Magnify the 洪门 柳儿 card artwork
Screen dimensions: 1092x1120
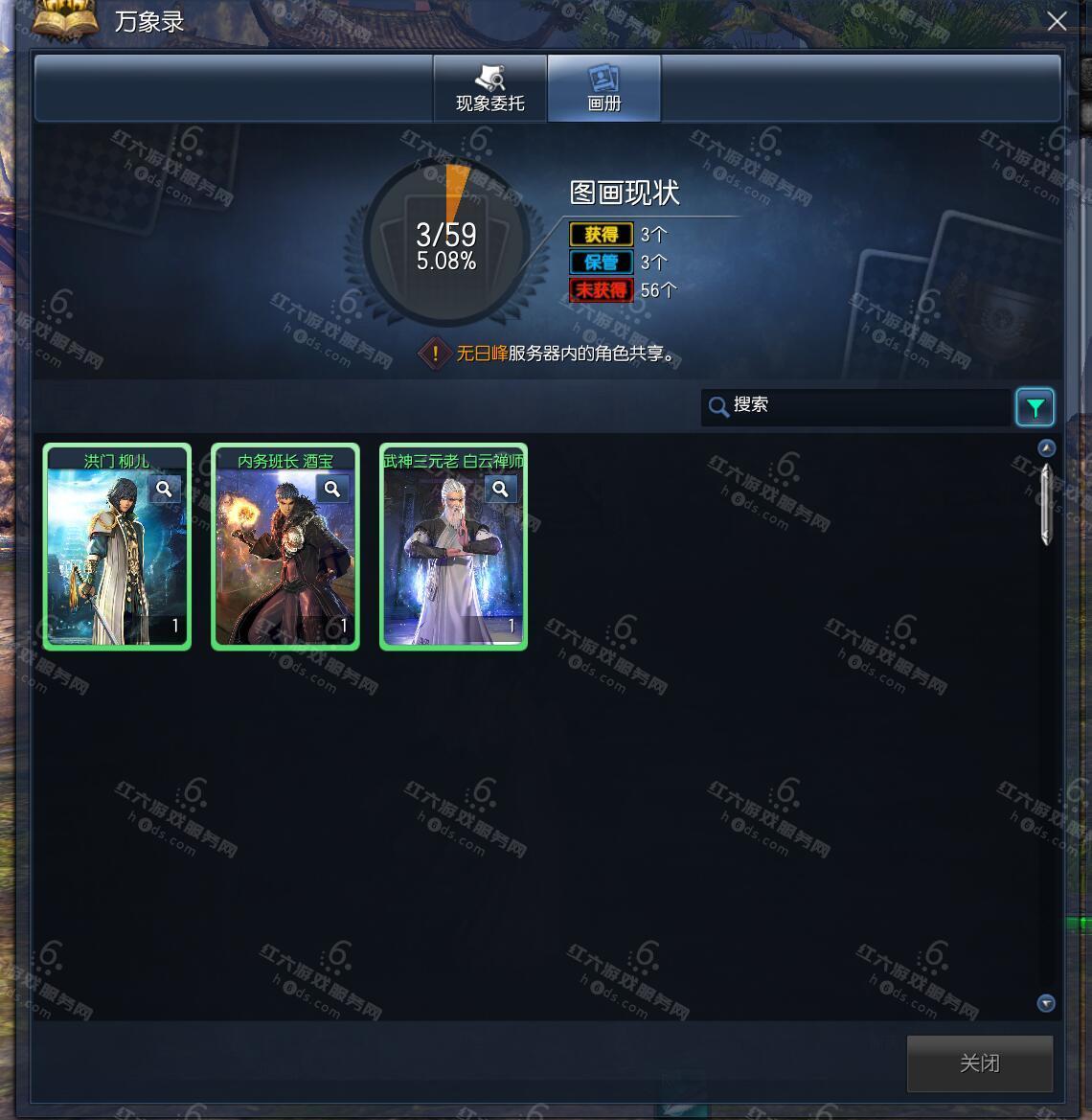tap(165, 490)
